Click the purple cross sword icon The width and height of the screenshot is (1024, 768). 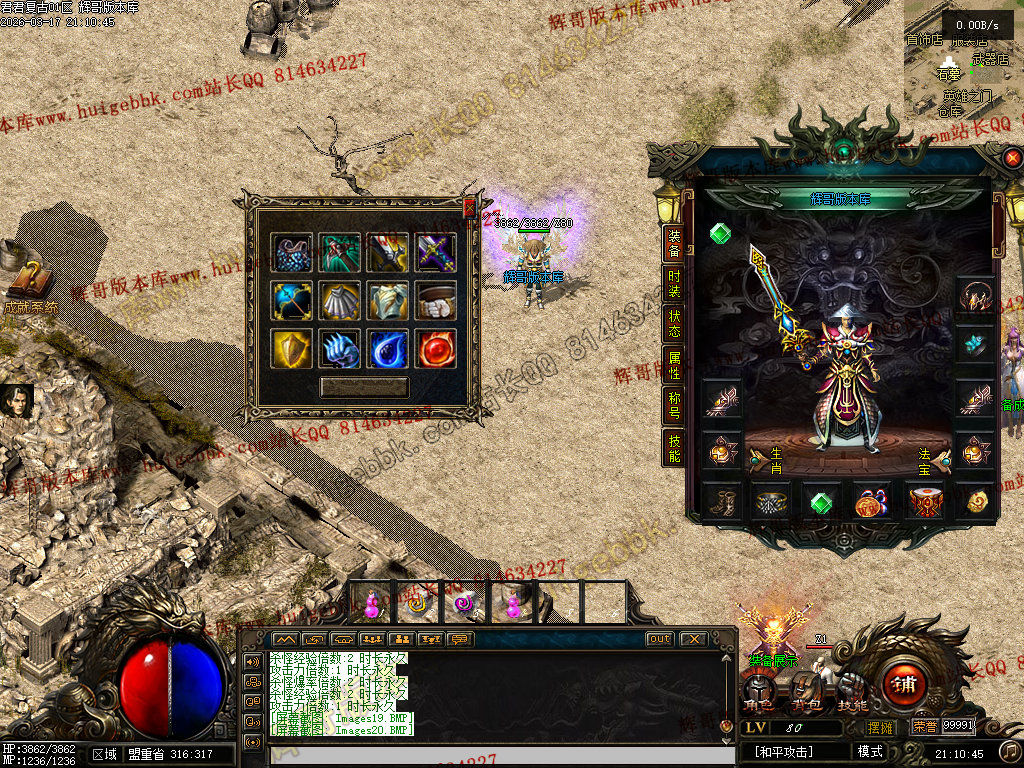pos(436,252)
